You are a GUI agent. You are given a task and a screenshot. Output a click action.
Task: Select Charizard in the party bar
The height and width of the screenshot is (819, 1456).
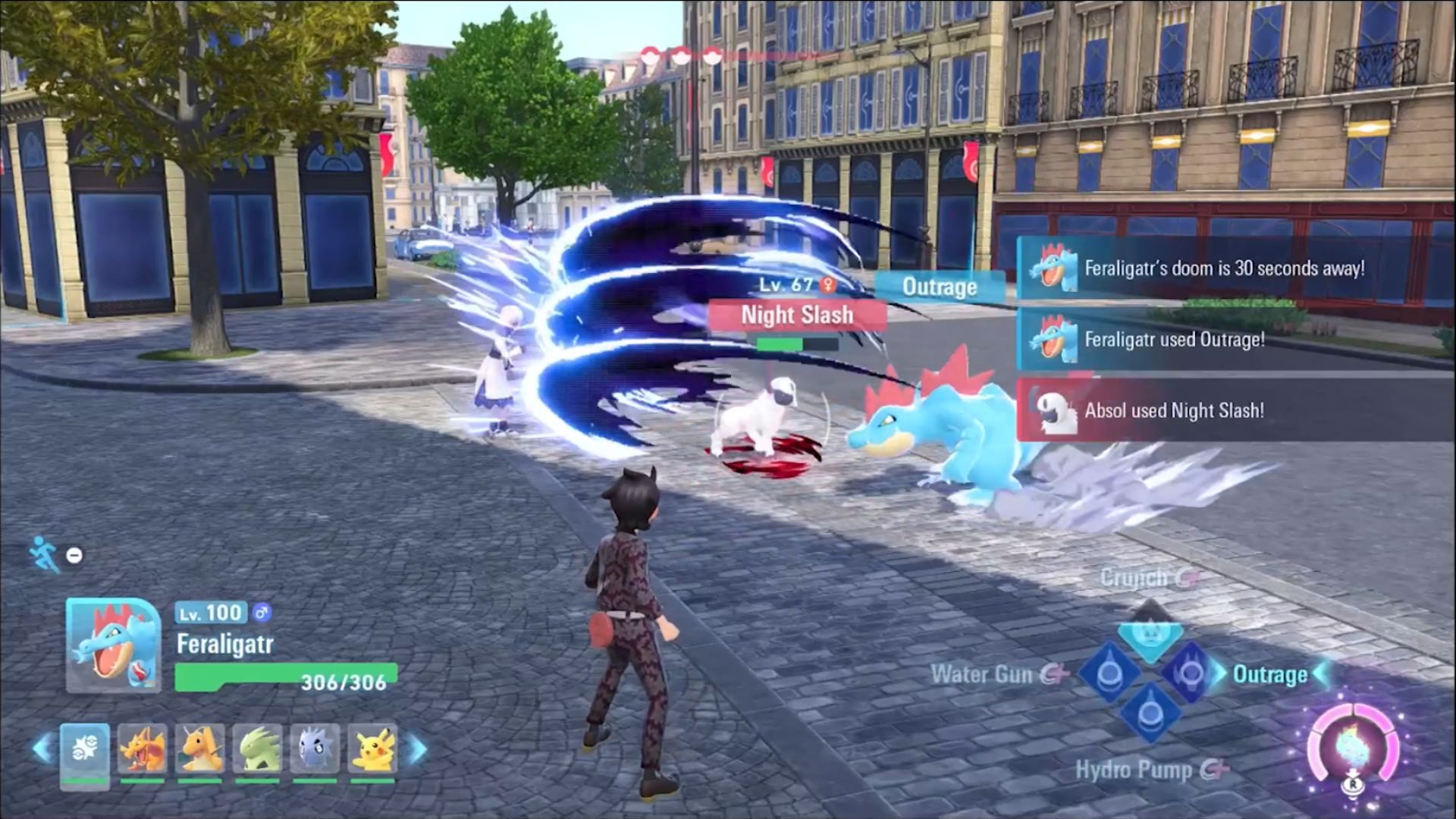coord(143,749)
